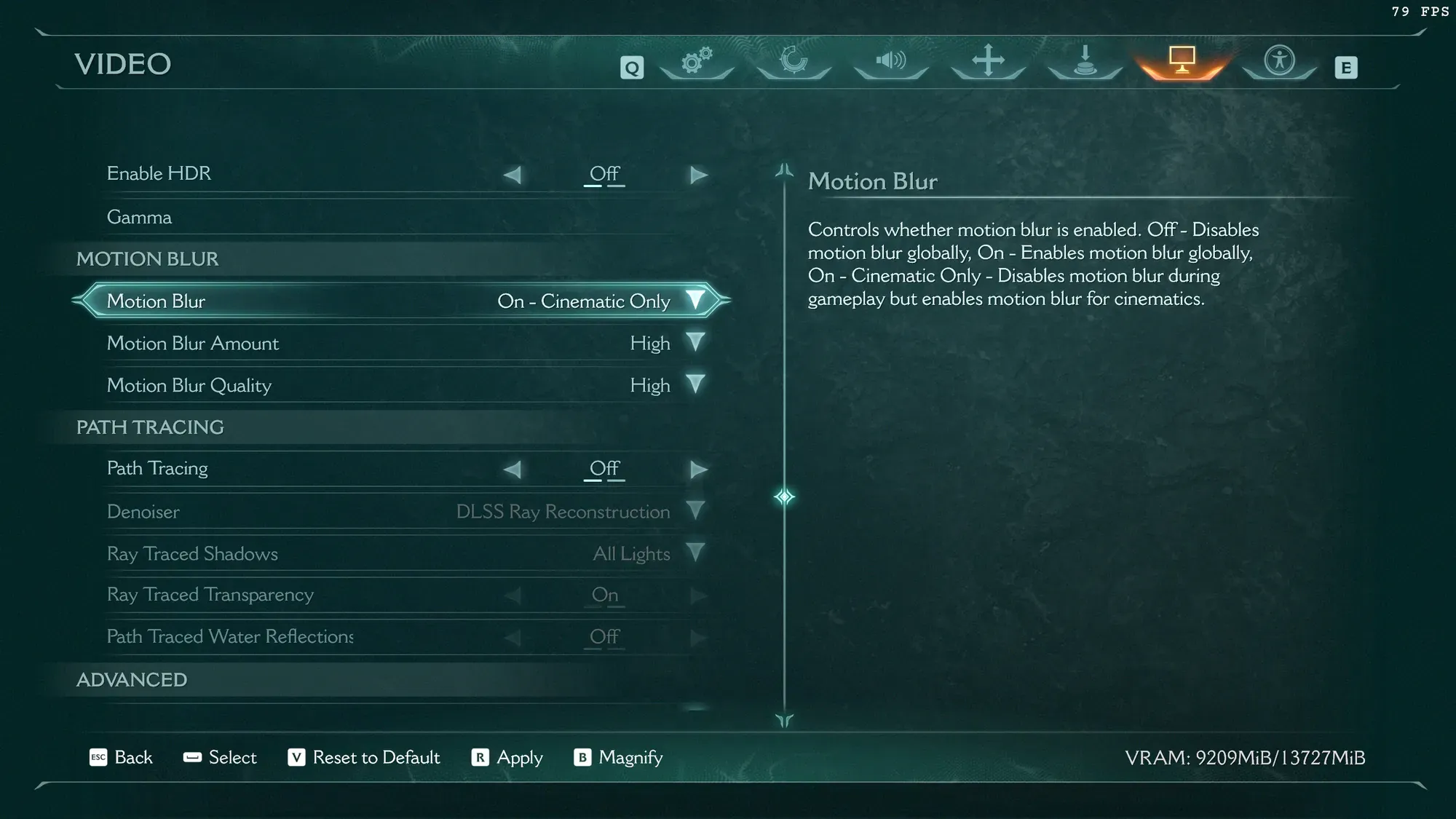Click the left arrow for Path Tracing
This screenshot has height=819, width=1456.
pos(513,470)
